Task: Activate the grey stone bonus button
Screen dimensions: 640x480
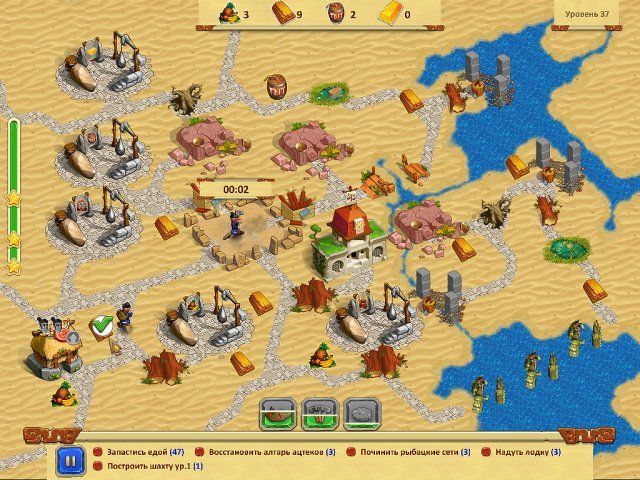Action: click(x=359, y=412)
